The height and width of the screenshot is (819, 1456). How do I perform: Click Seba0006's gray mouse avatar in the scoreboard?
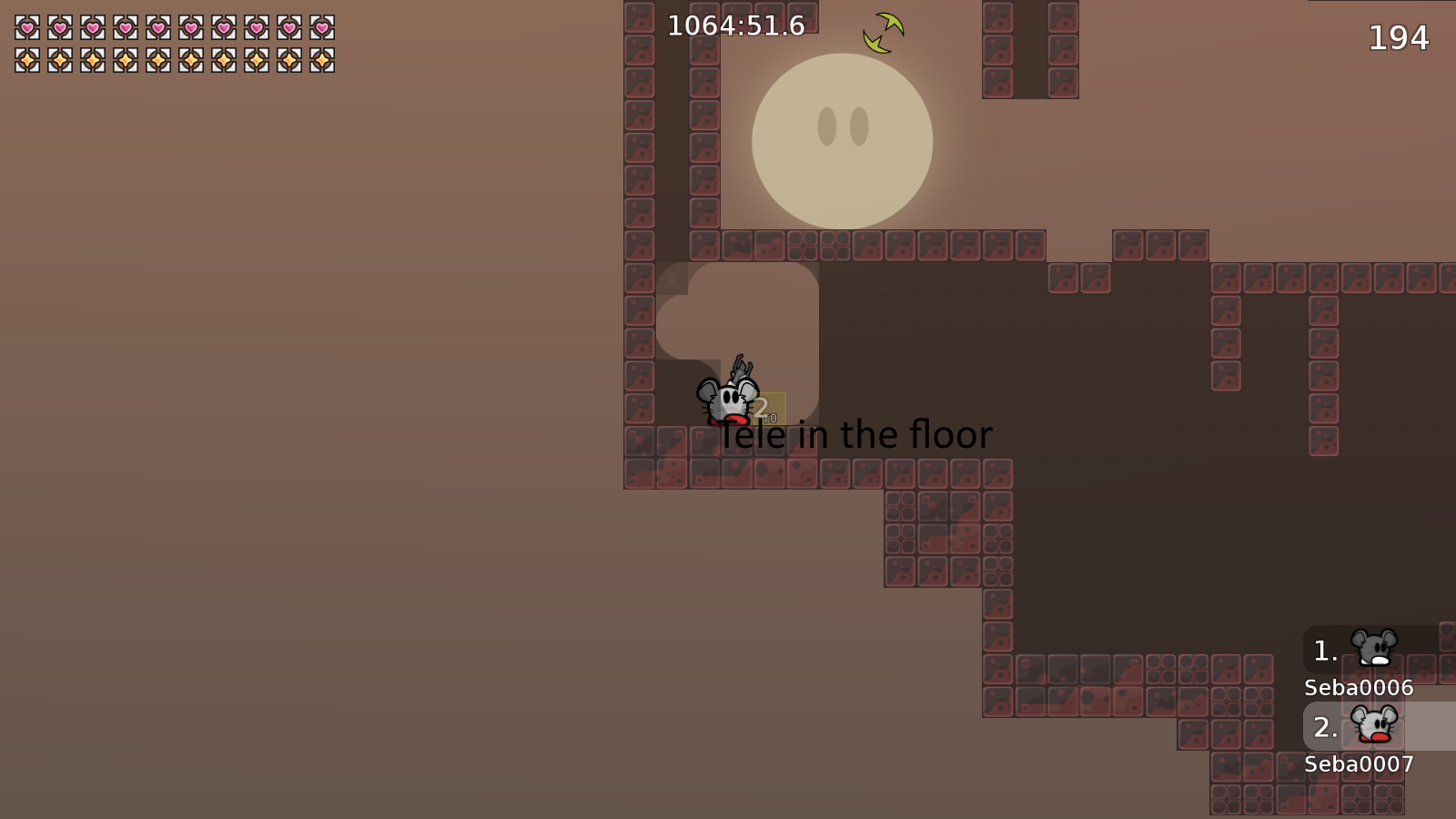pyautogui.click(x=1373, y=649)
